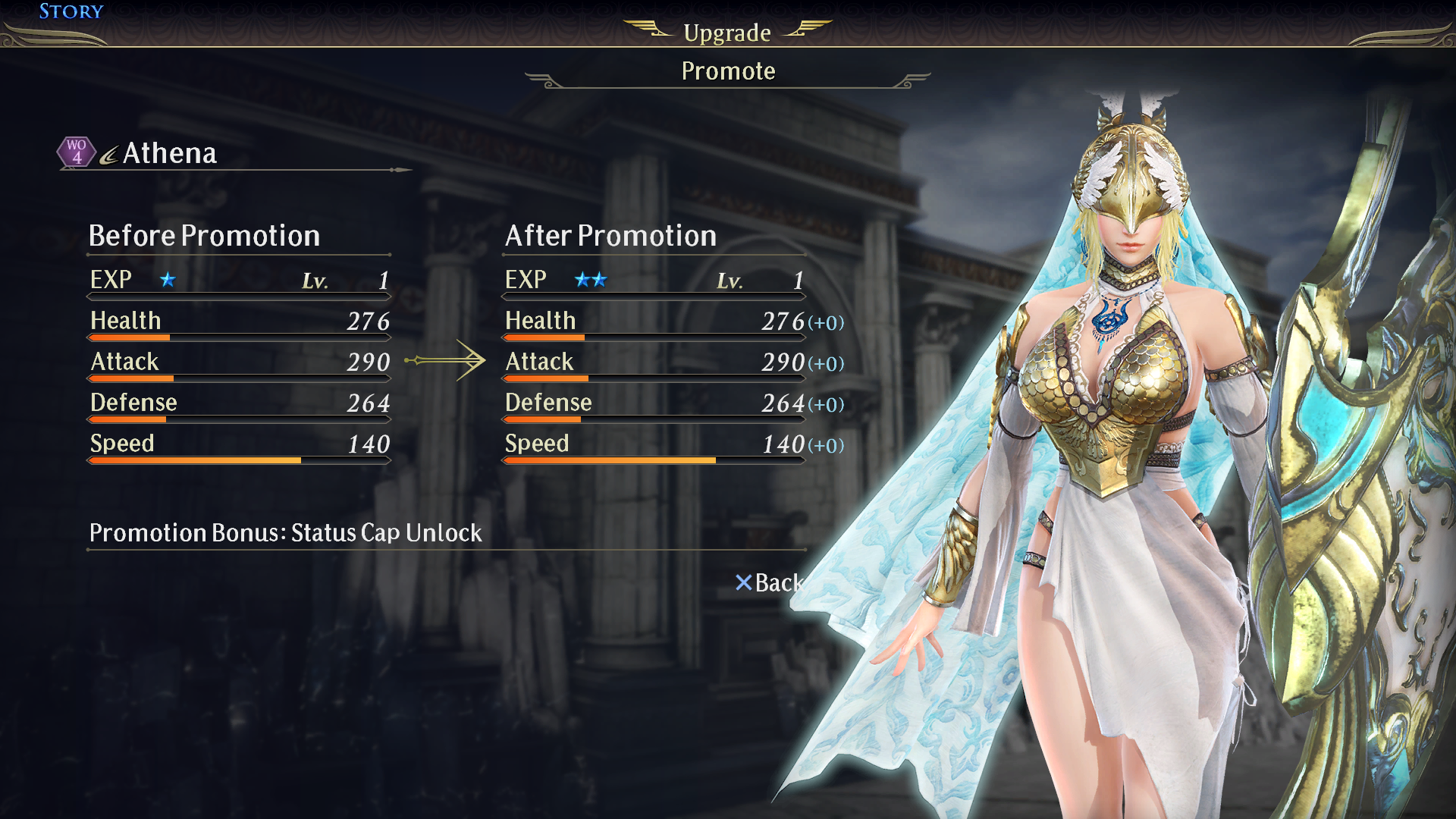Go back from the Promote screen
This screenshot has width=1456, height=819.
(769, 582)
